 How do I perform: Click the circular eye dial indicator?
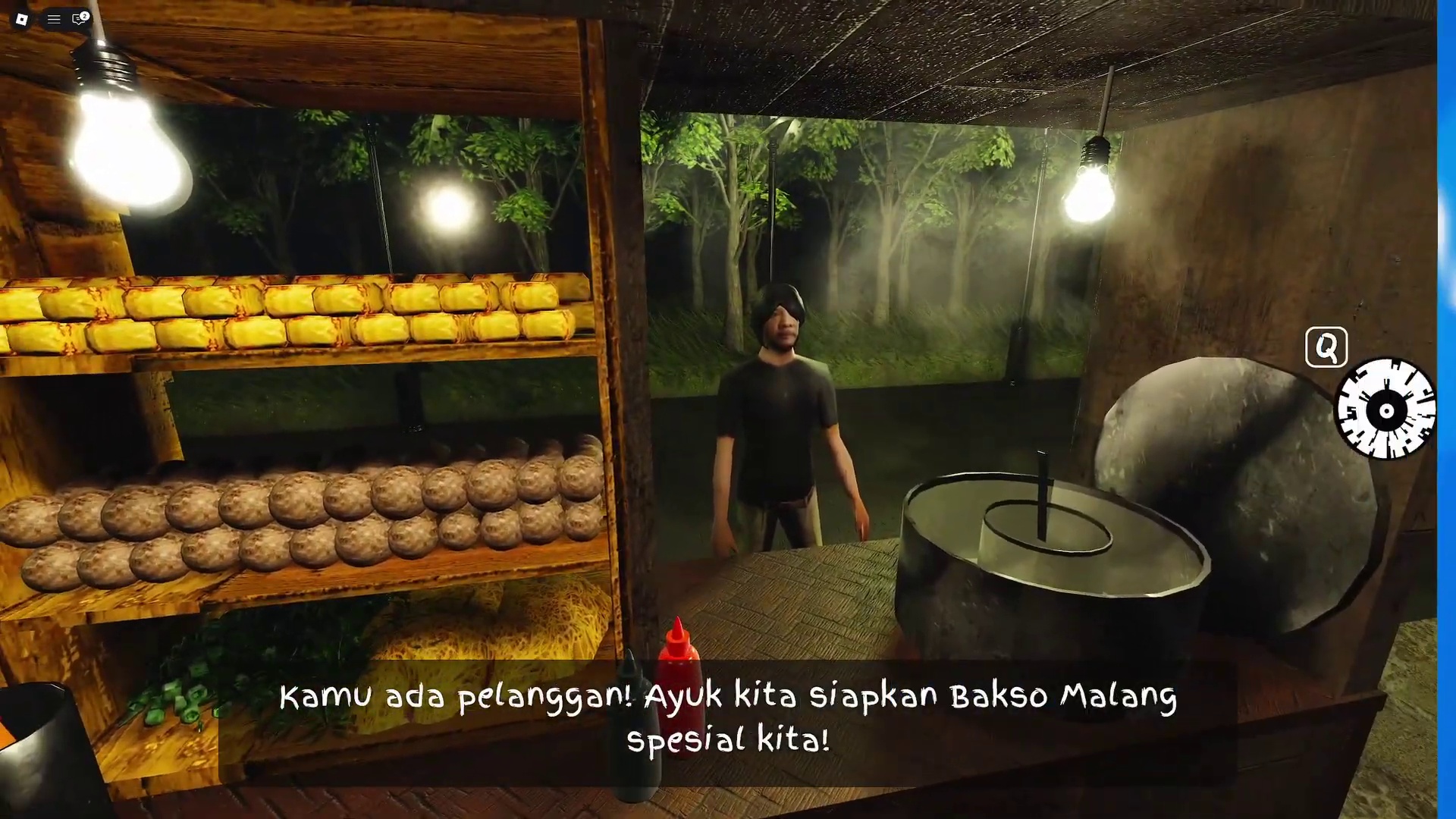pos(1386,410)
